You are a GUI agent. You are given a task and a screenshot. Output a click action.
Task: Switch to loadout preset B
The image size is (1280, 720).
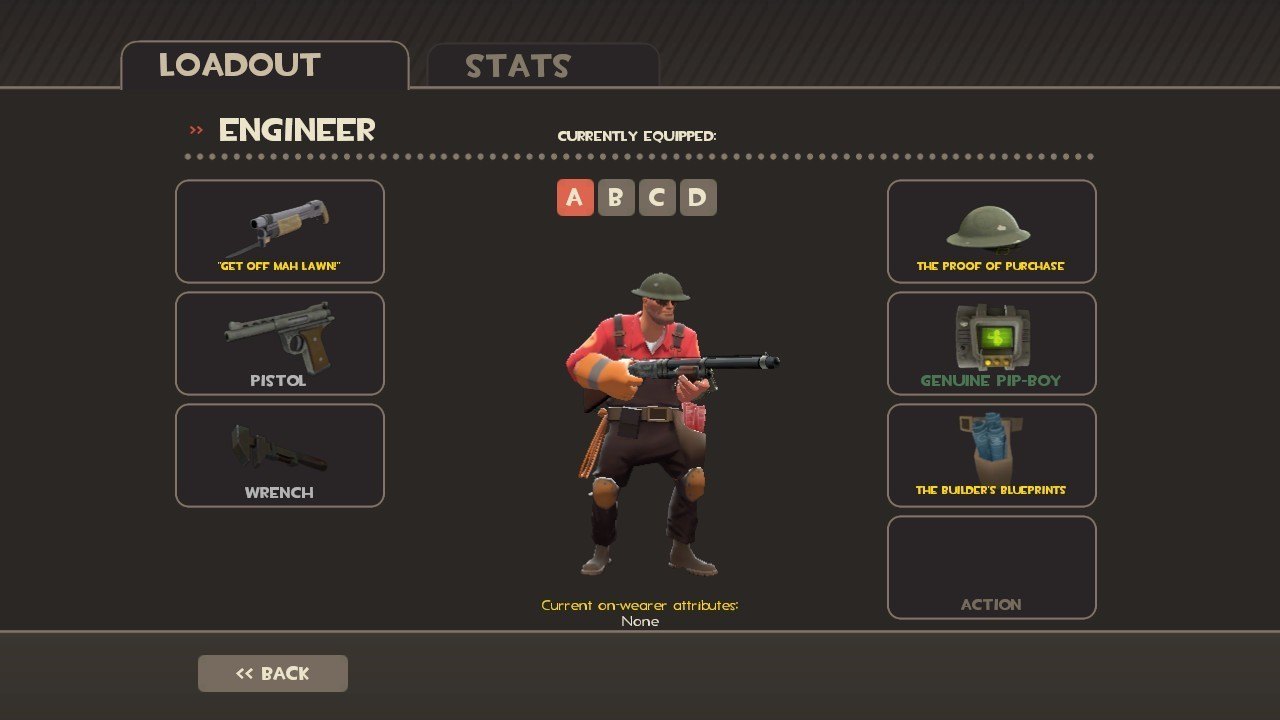pos(616,198)
